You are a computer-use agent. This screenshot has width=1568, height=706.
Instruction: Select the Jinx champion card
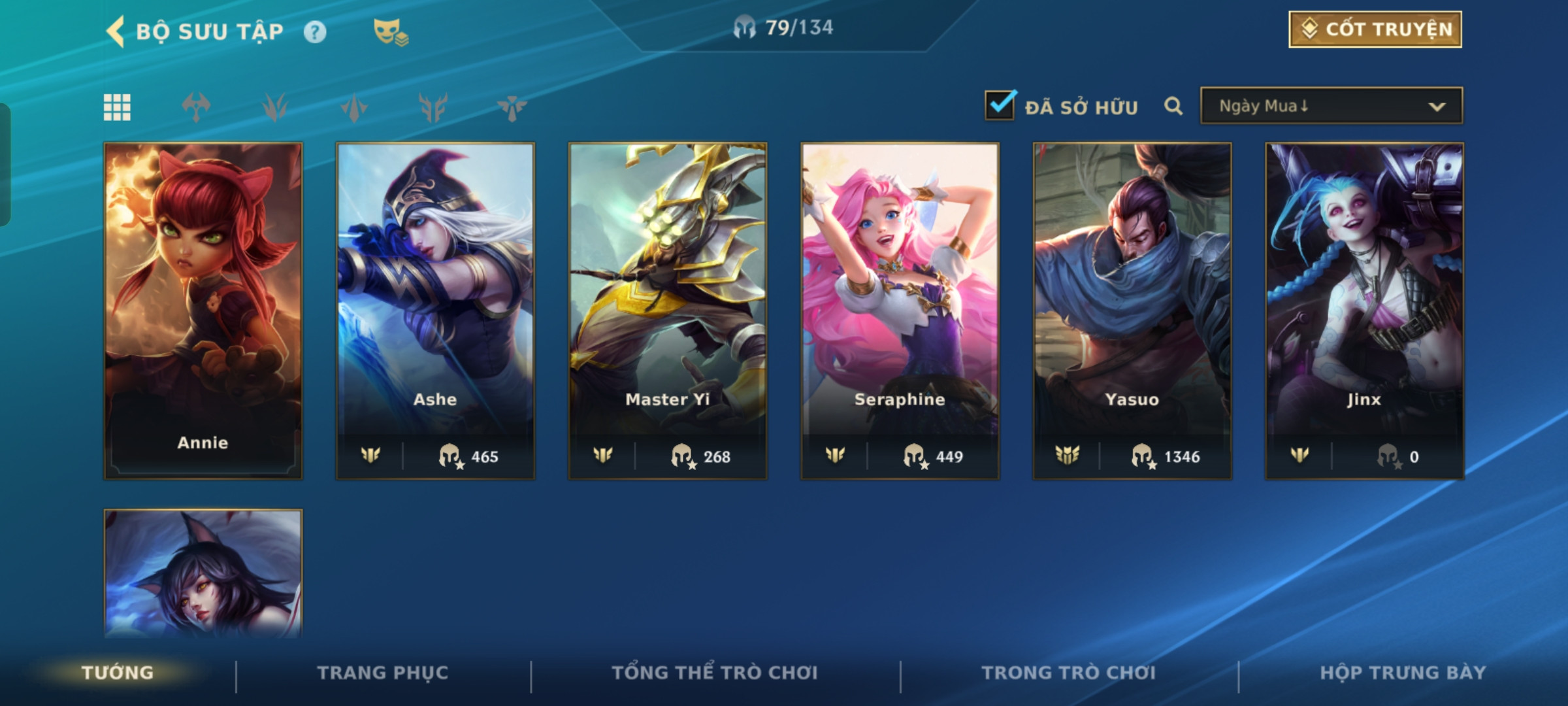click(1364, 311)
